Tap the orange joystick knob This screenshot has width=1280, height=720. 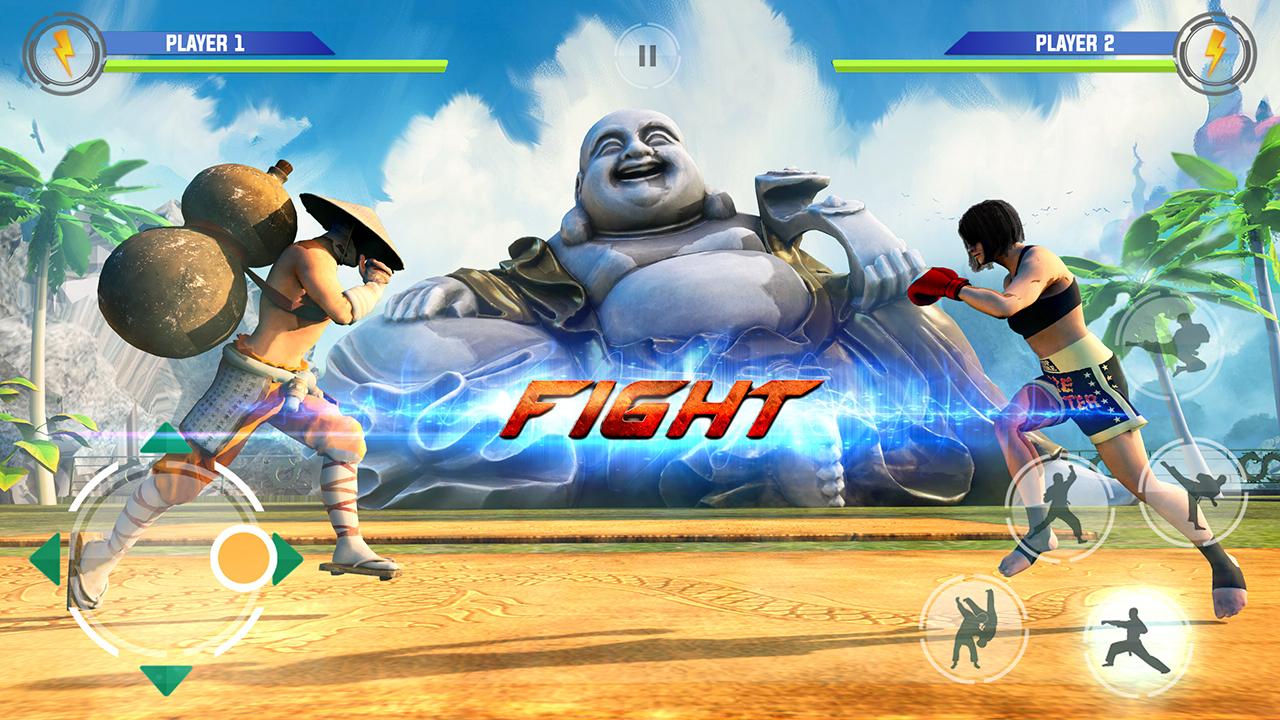tap(243, 557)
